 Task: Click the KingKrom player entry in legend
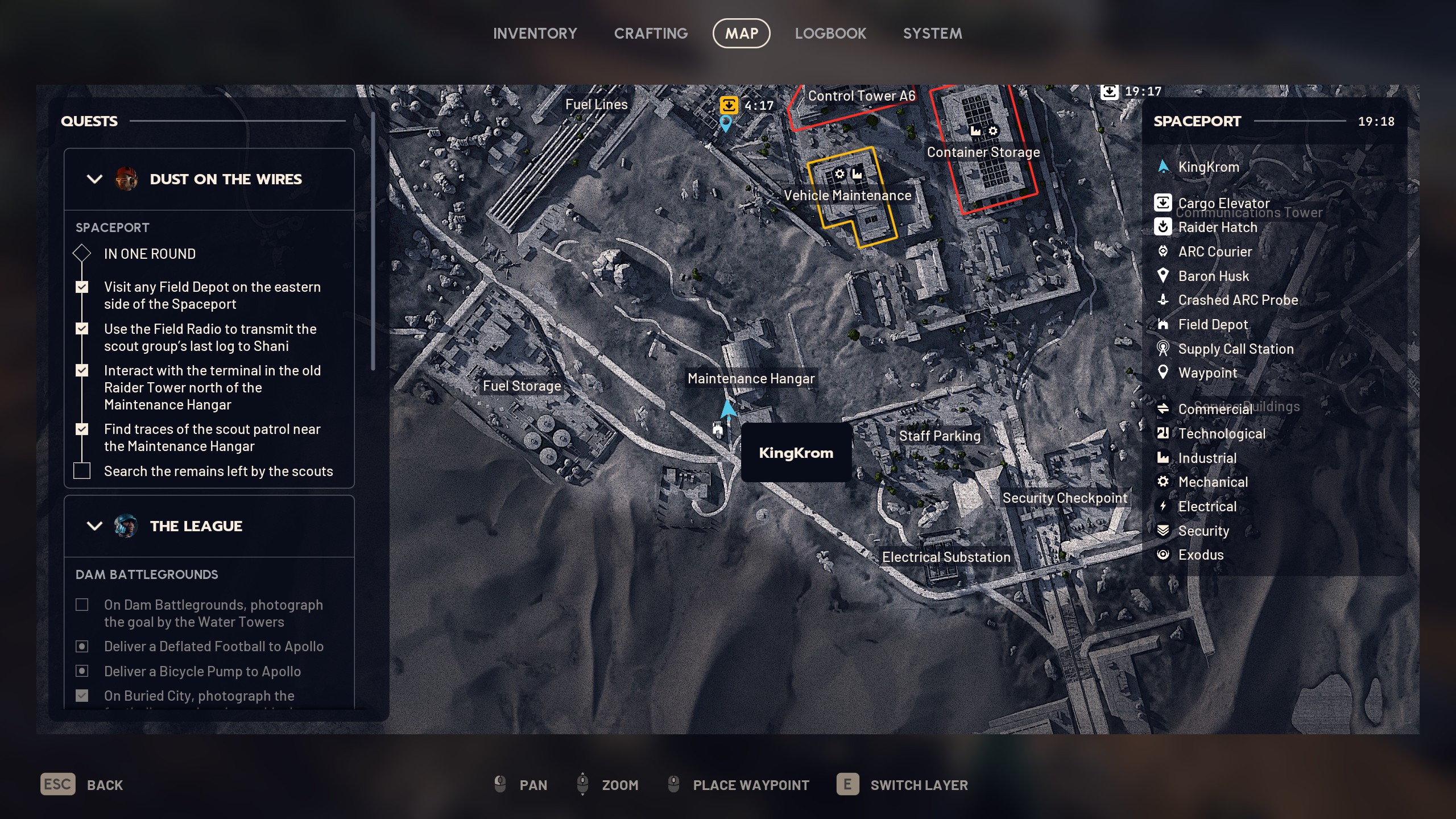tap(1208, 167)
